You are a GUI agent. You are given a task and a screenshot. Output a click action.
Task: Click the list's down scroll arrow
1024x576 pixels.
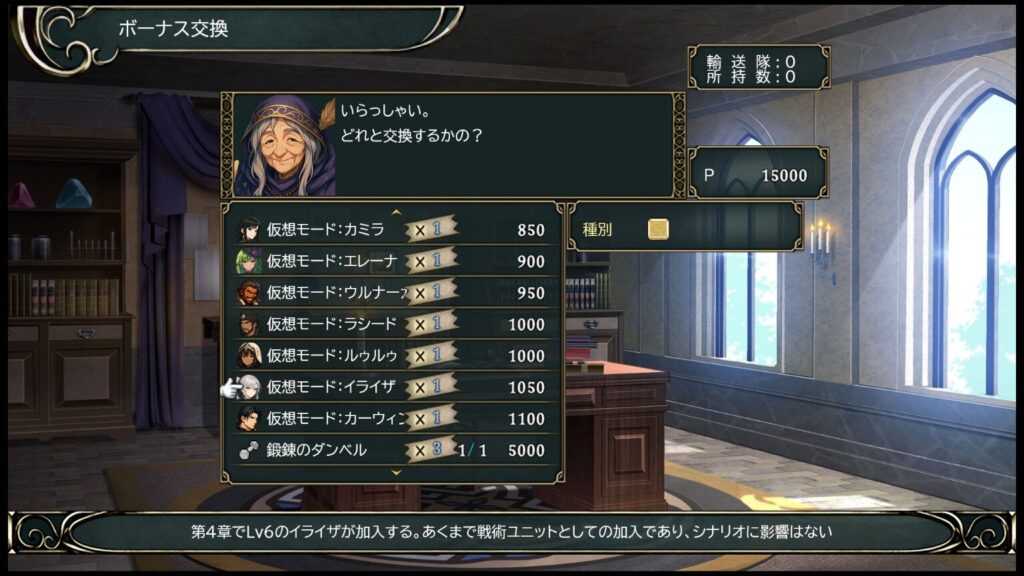coord(395,471)
